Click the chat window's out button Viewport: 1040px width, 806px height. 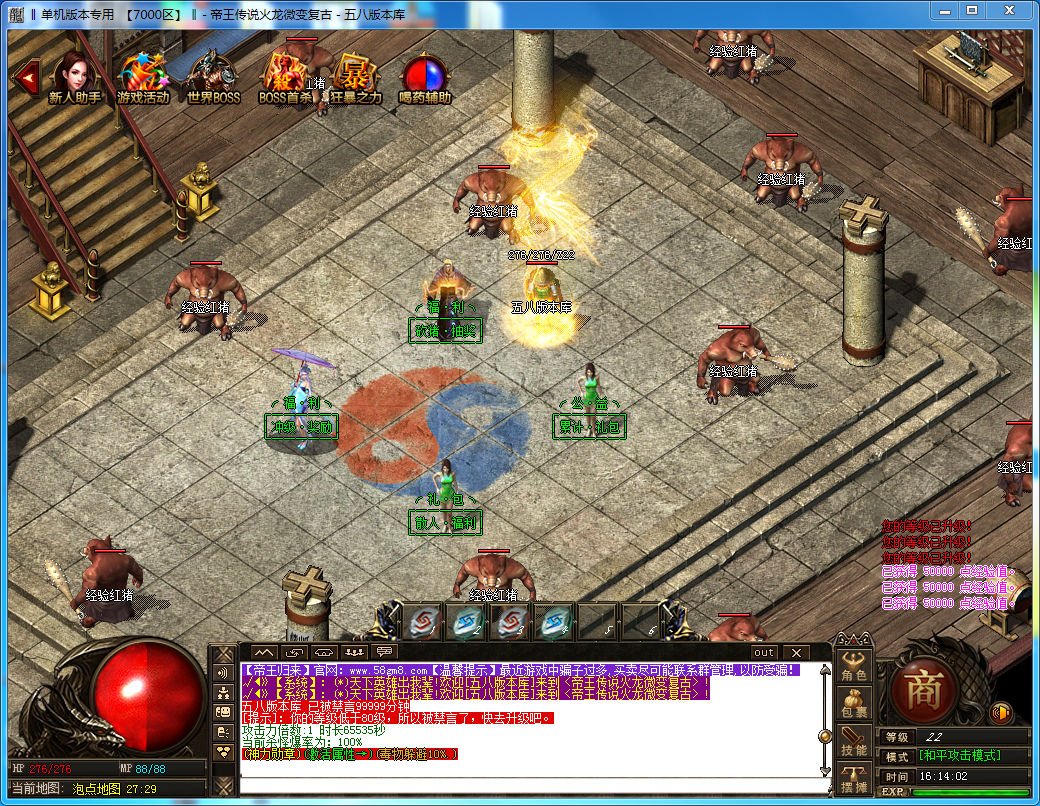[x=763, y=652]
